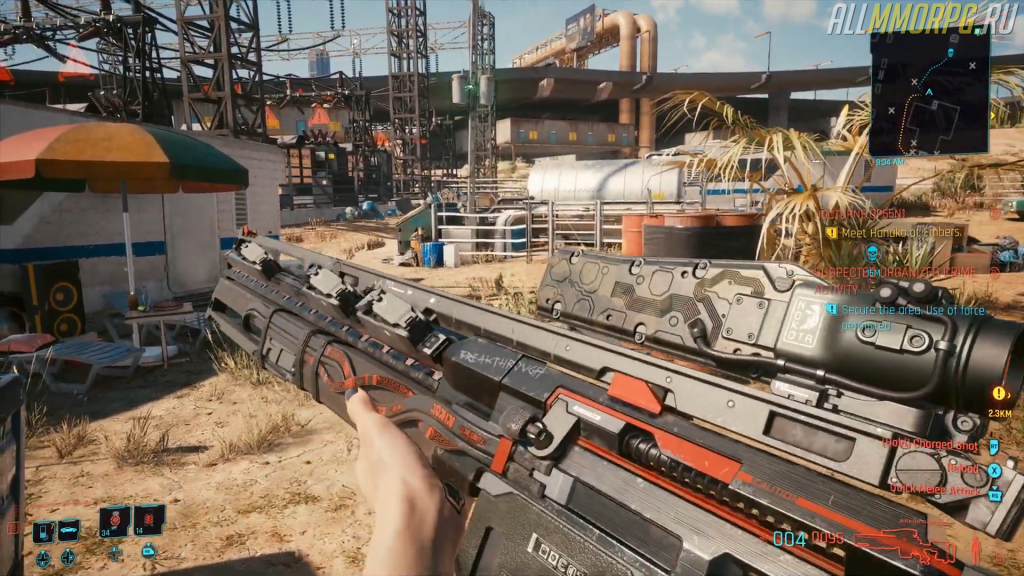Click the blue skull enemy marker
The image size is (1024, 576).
tap(872, 252)
